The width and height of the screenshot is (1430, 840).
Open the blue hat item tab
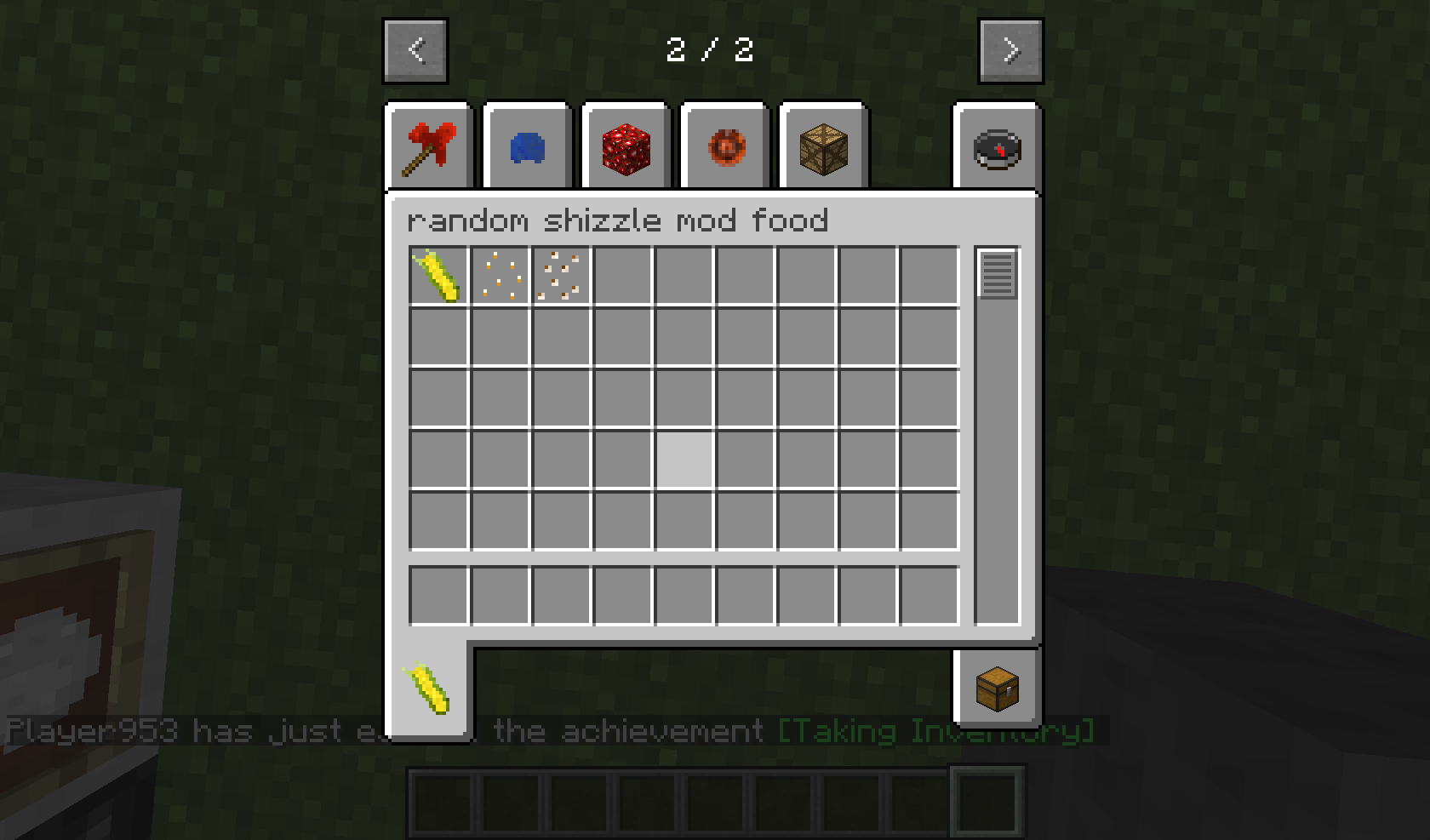tap(526, 146)
